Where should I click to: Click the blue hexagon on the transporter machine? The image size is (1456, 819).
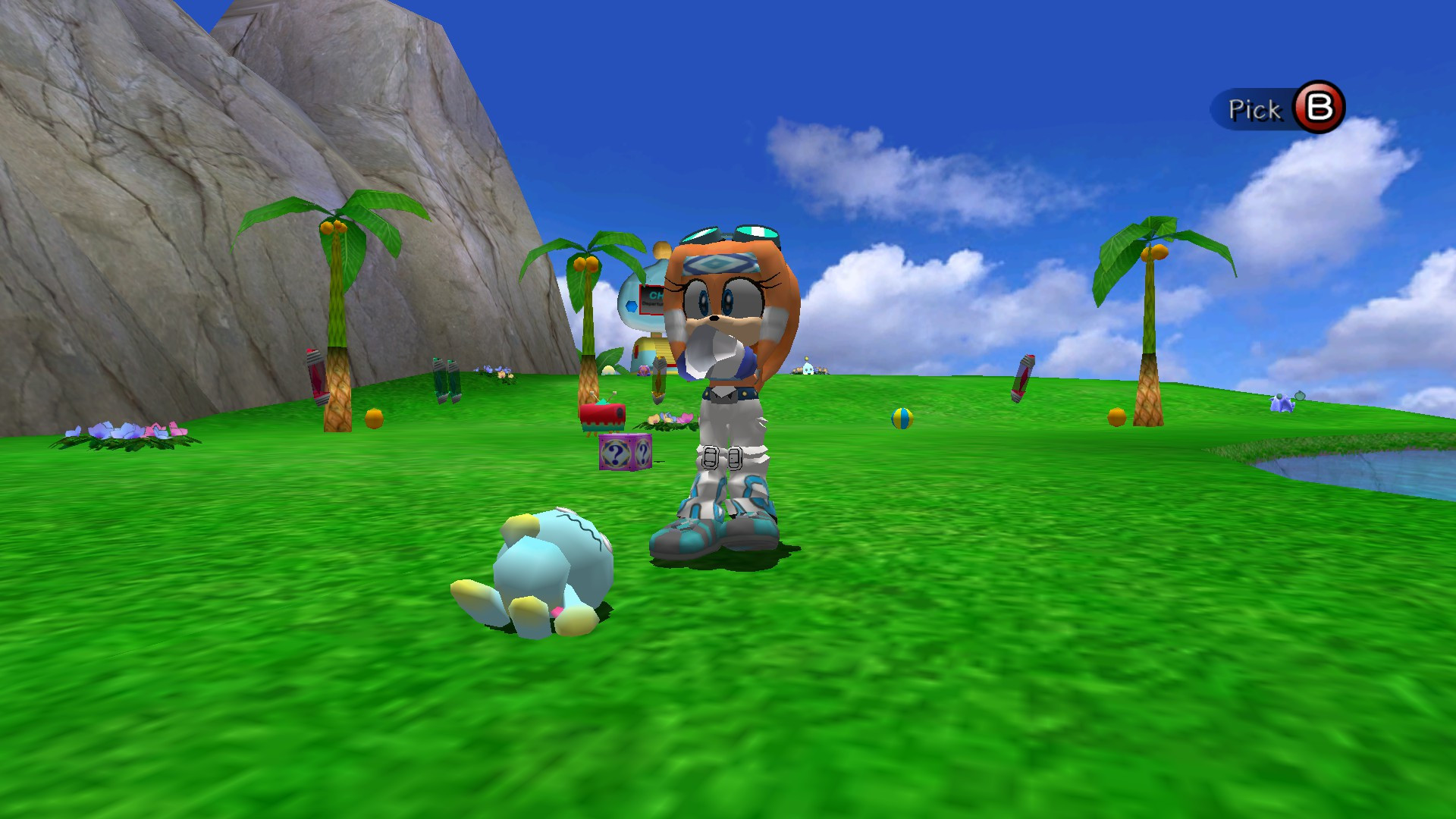click(x=631, y=306)
